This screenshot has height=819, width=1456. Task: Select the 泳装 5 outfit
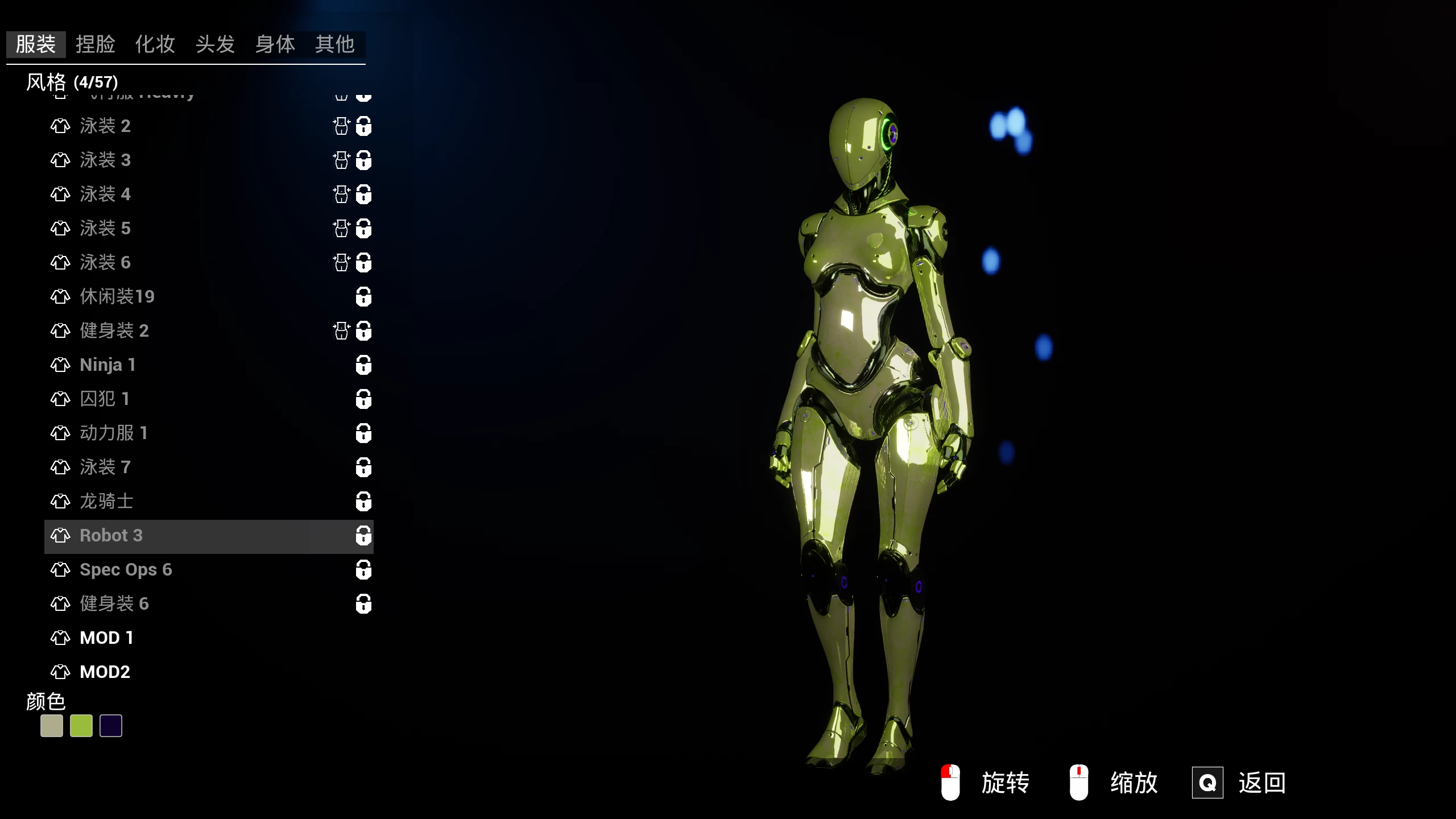(106, 228)
